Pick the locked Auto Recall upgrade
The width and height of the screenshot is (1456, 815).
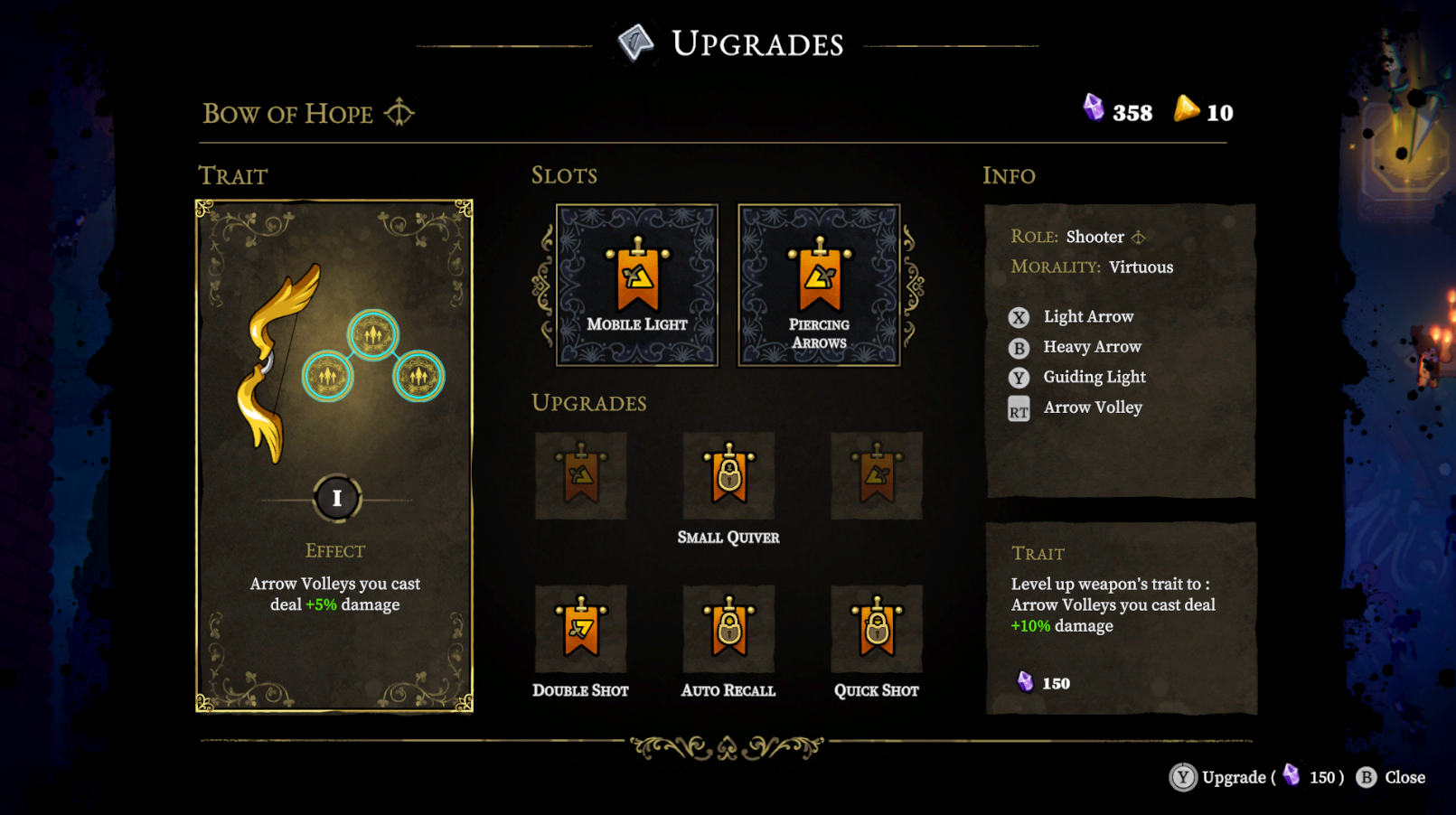point(728,629)
